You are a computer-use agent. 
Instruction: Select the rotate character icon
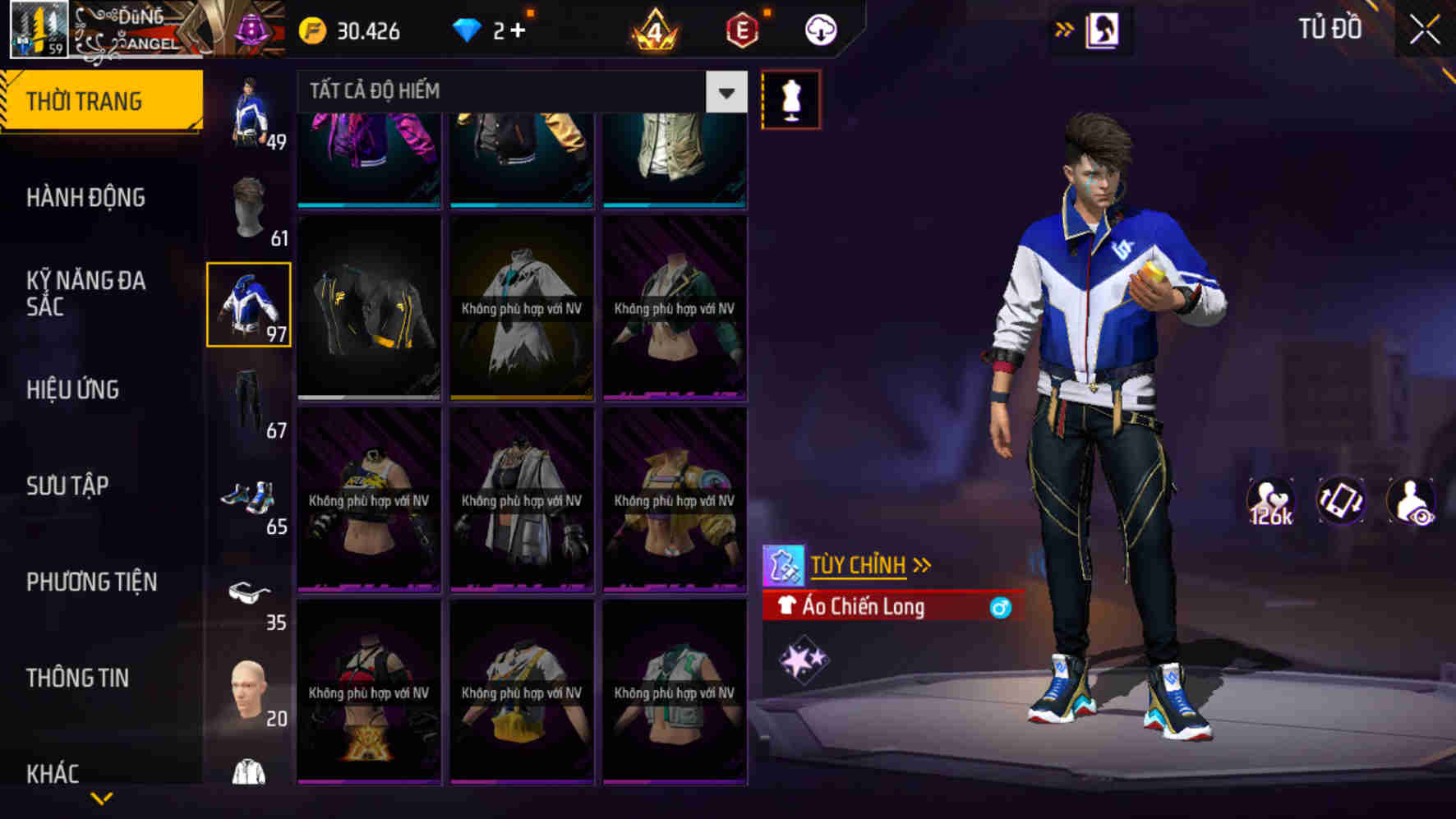pos(1341,503)
